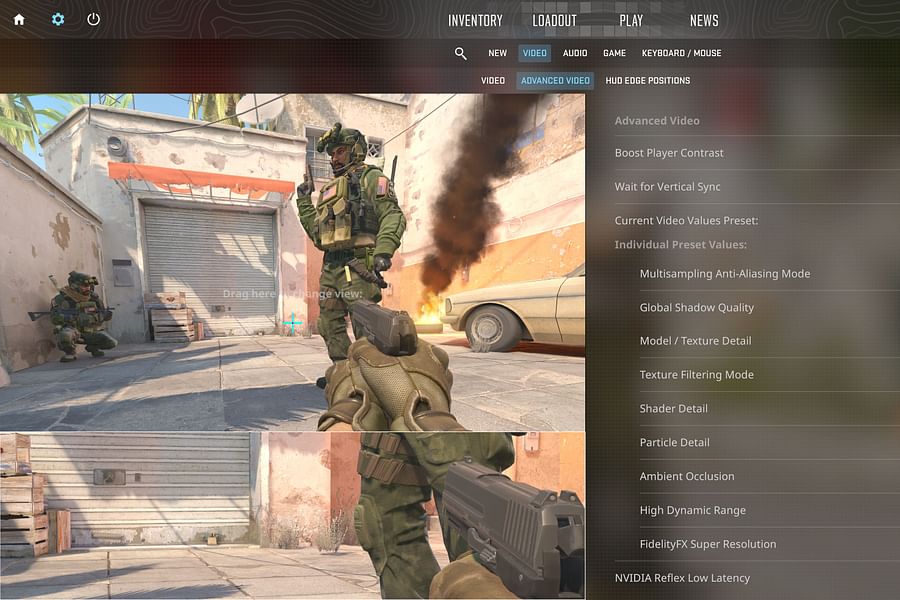Image resolution: width=900 pixels, height=600 pixels.
Task: Switch to the Game settings tab
Action: coord(614,54)
